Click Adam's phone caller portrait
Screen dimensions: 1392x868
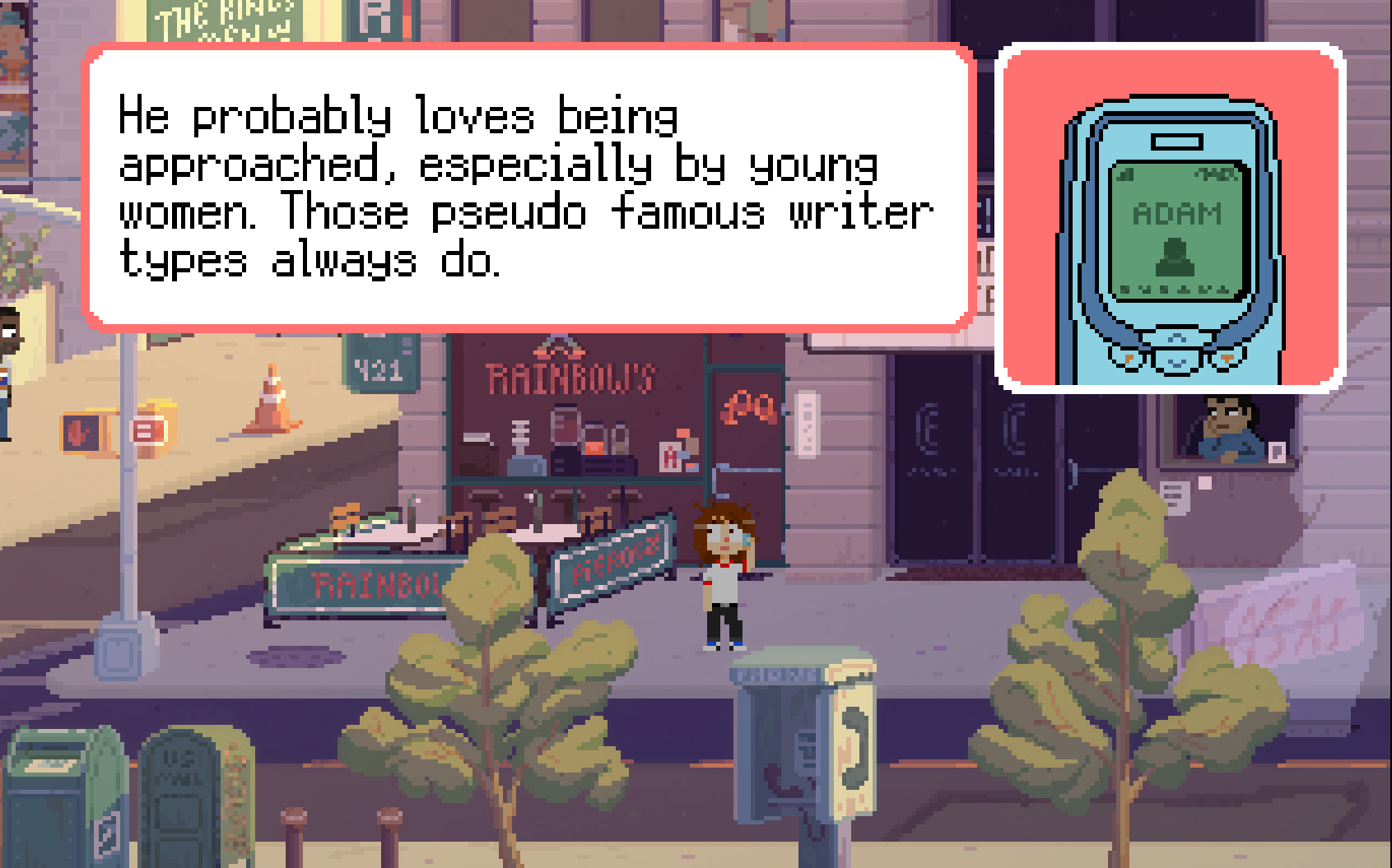(1171, 219)
